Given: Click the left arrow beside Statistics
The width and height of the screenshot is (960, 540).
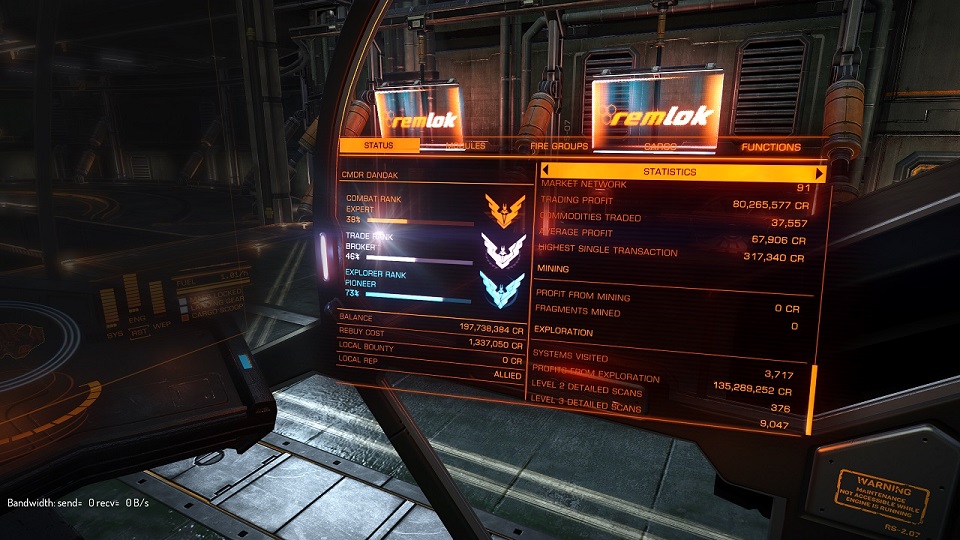Looking at the screenshot, I should click(x=546, y=172).
